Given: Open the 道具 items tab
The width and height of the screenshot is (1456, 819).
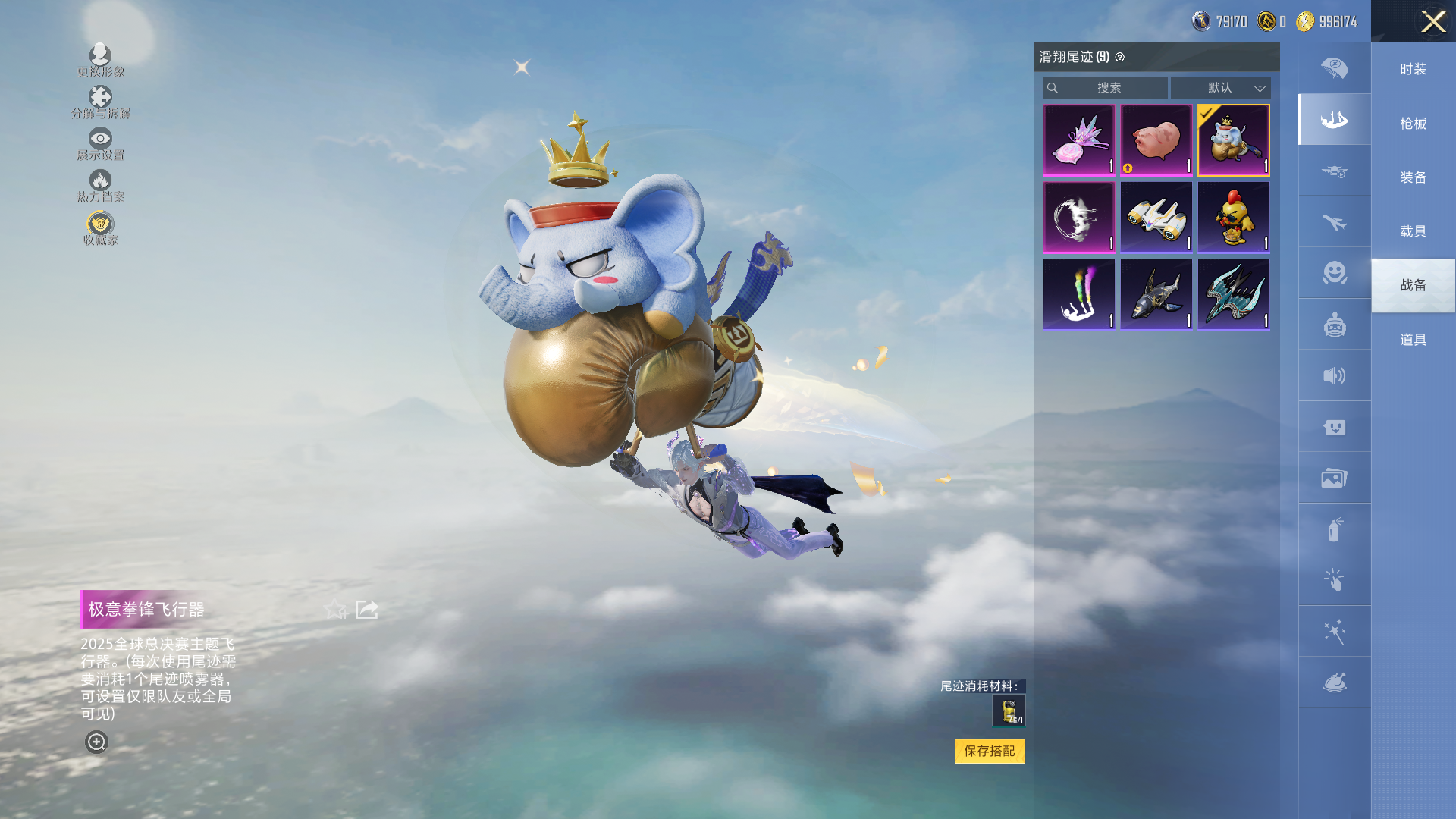Looking at the screenshot, I should 1413,340.
